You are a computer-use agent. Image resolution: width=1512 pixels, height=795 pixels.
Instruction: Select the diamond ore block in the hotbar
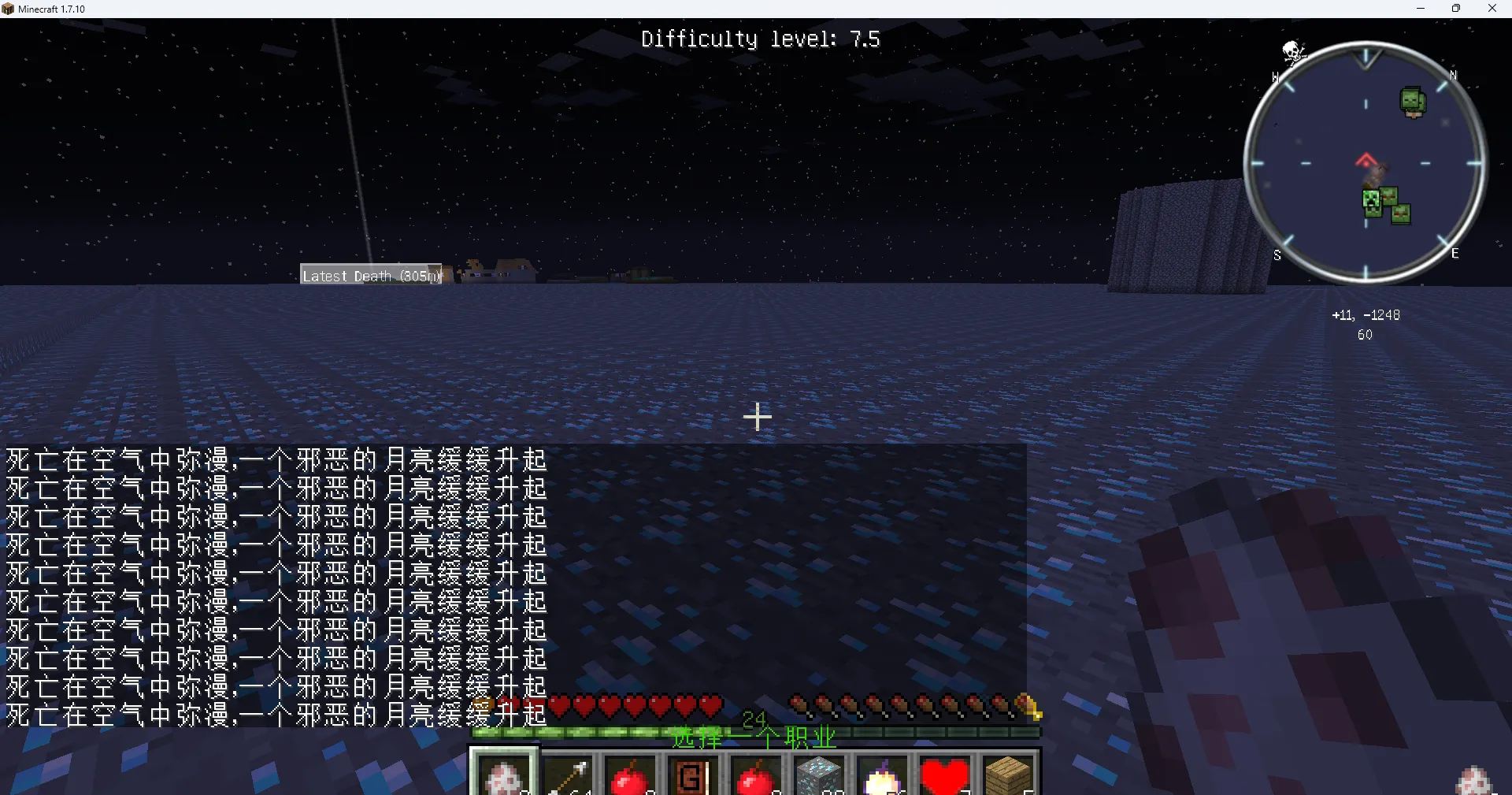(x=820, y=776)
